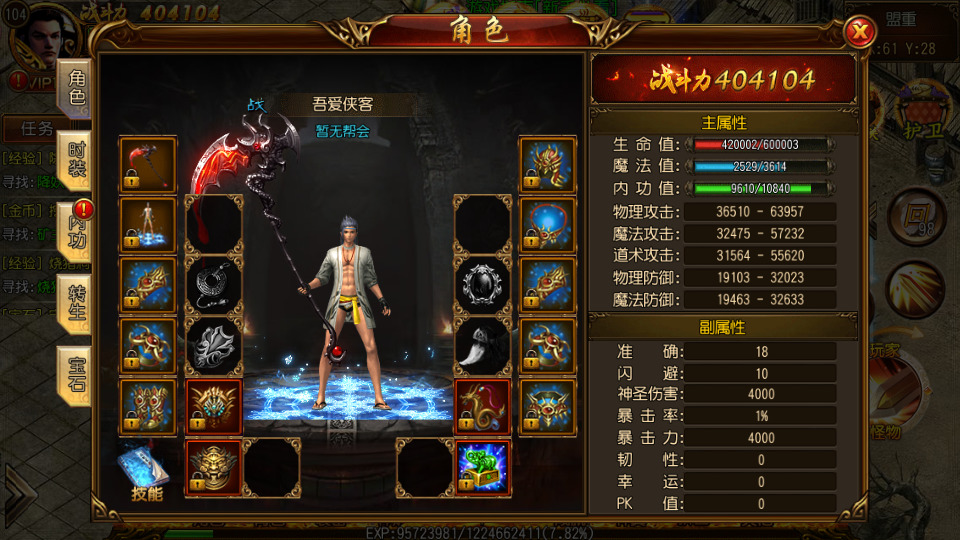
Task: Switch to the 时装 fashion tab
Action: pyautogui.click(x=77, y=160)
